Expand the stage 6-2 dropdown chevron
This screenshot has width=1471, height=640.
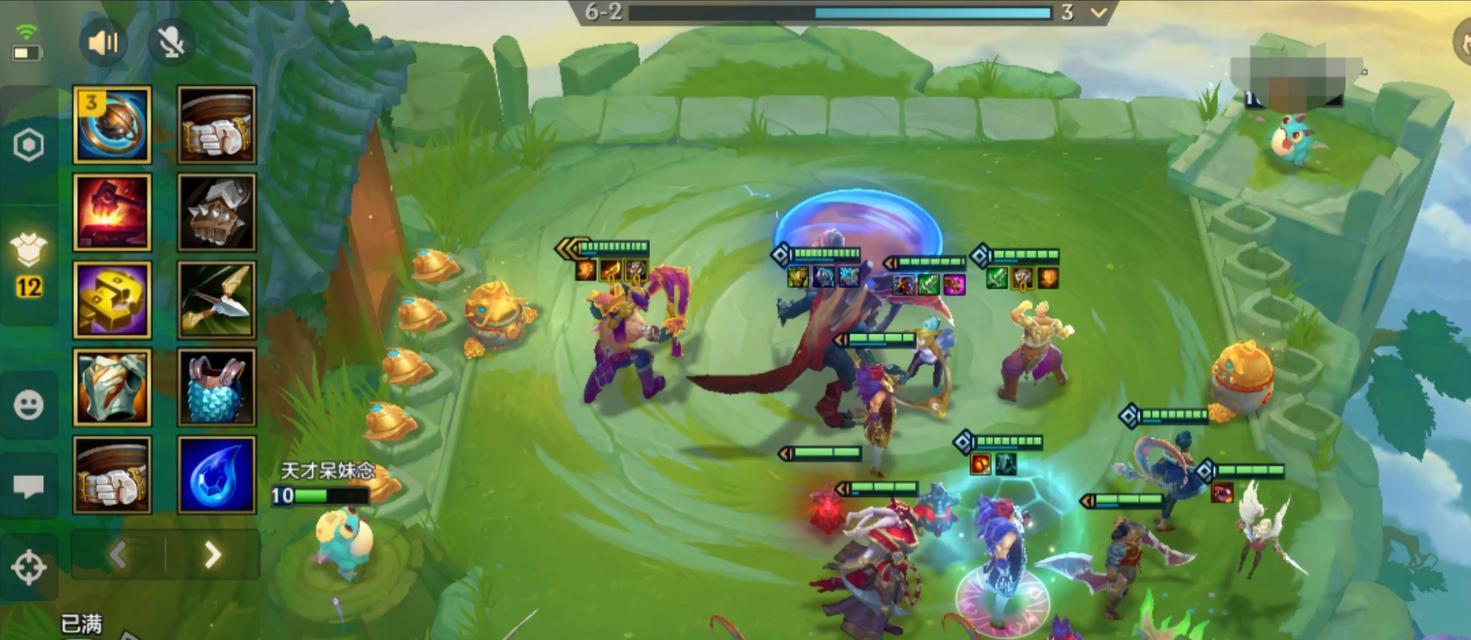pos(1099,13)
